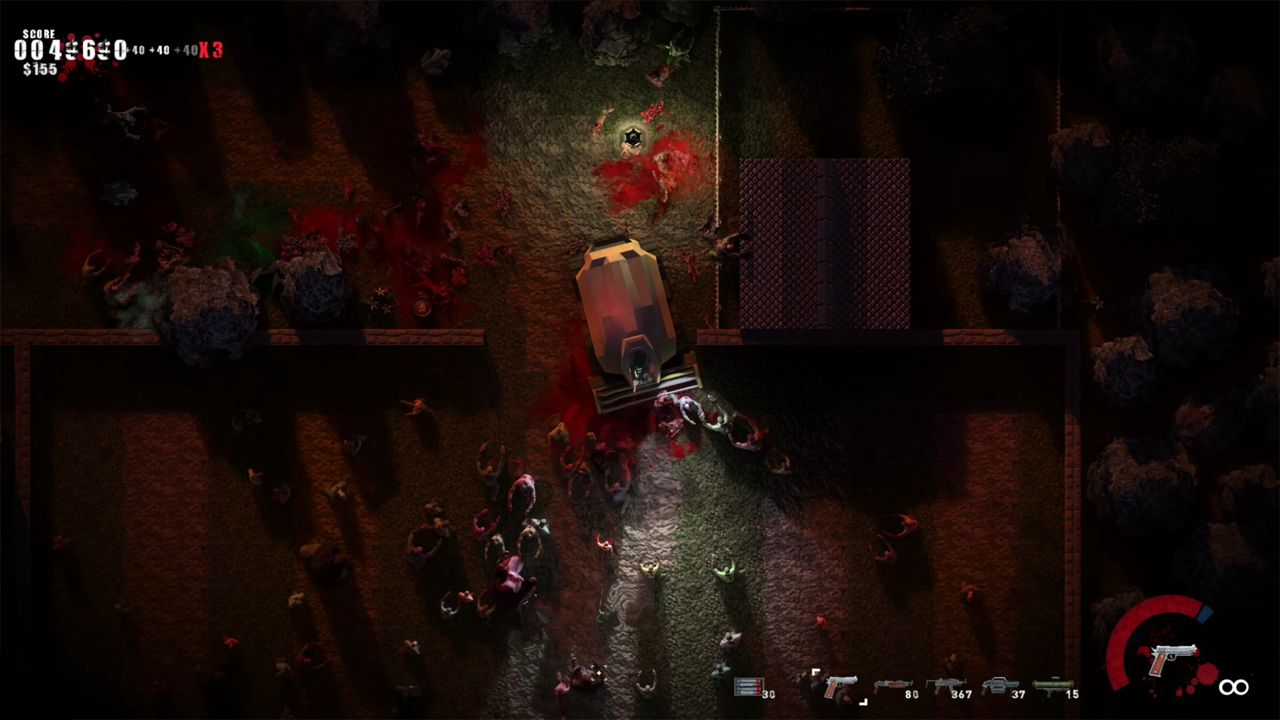Click the X3 score multiplier
This screenshot has height=720, width=1280.
click(210, 47)
